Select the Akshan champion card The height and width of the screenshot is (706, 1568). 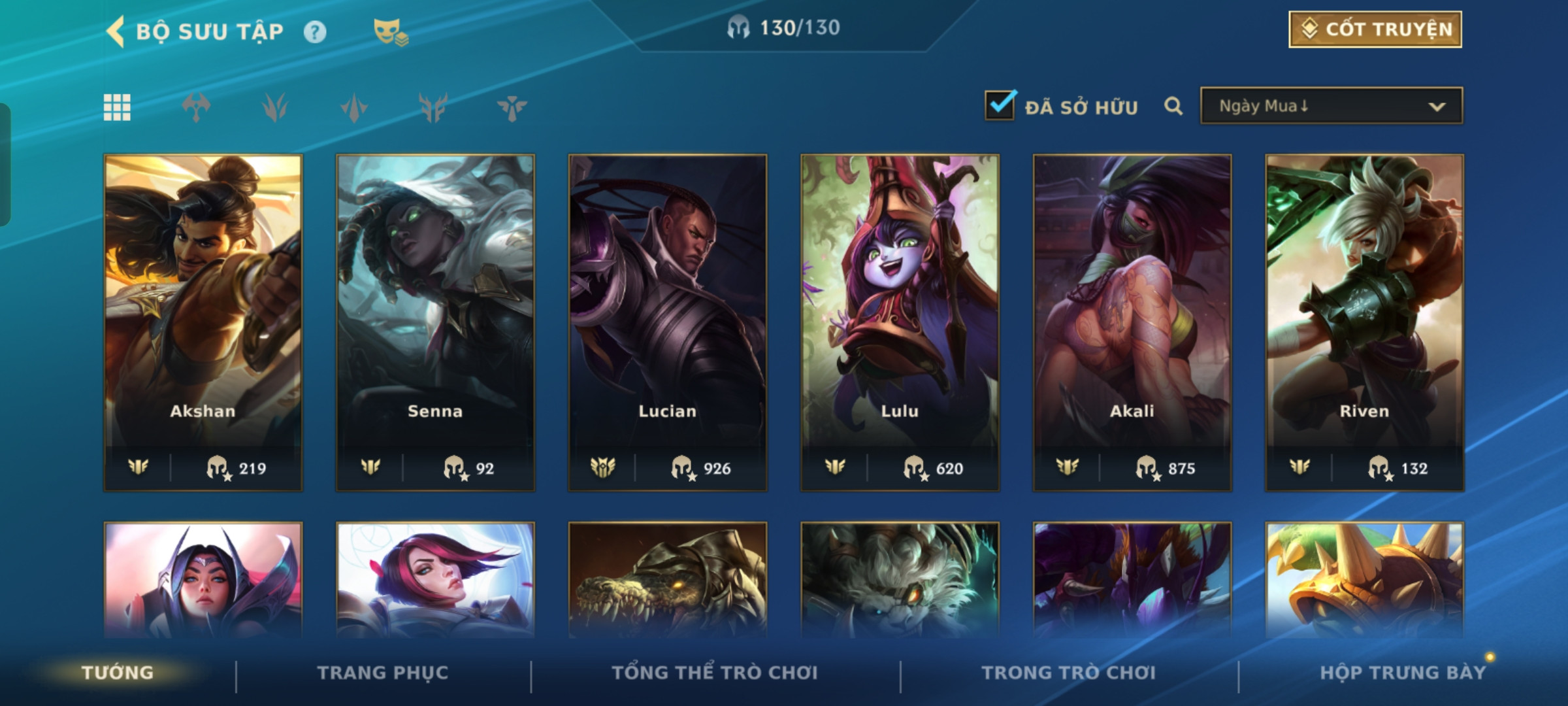tap(203, 322)
